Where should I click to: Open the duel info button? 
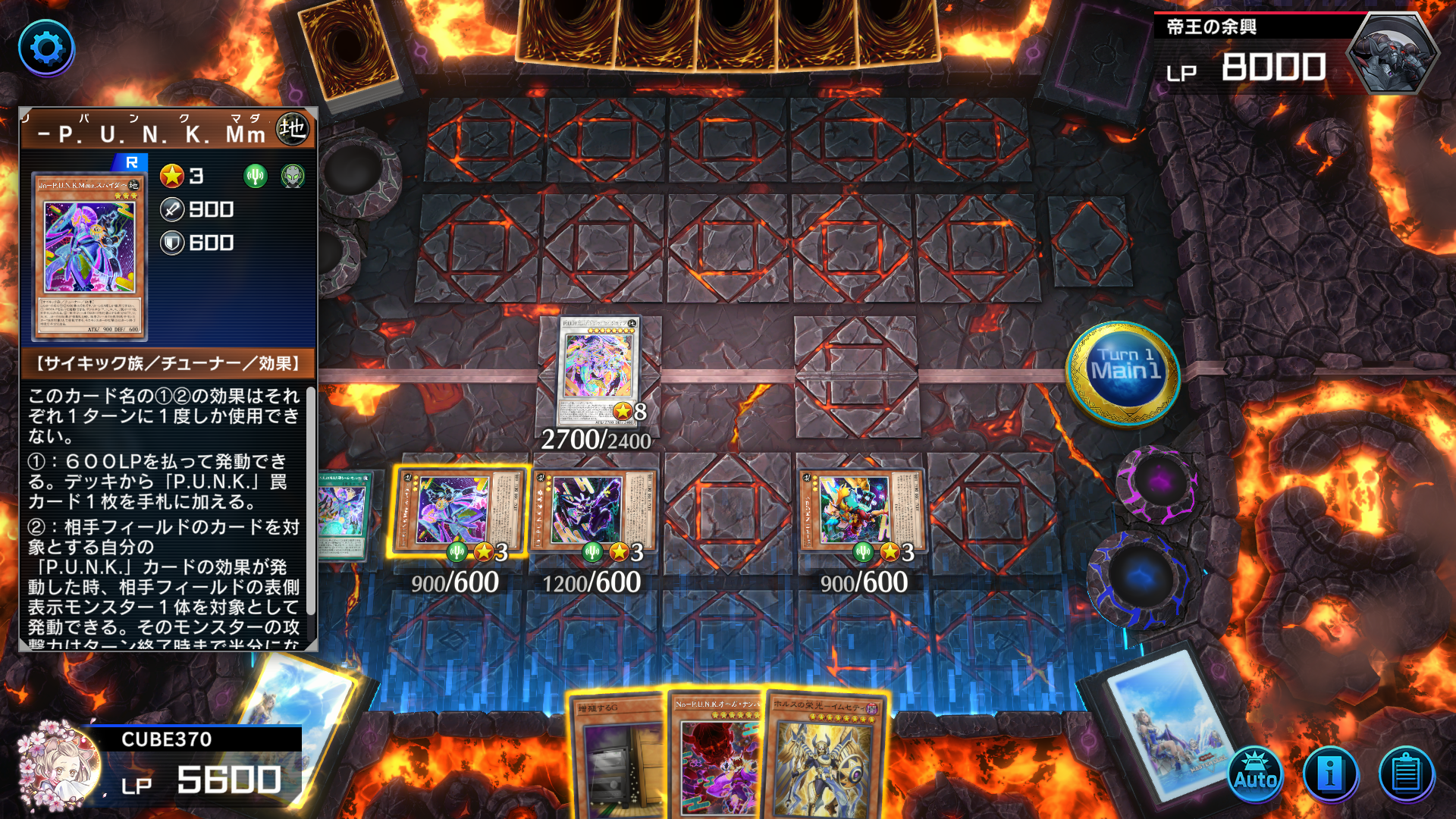pyautogui.click(x=1330, y=775)
